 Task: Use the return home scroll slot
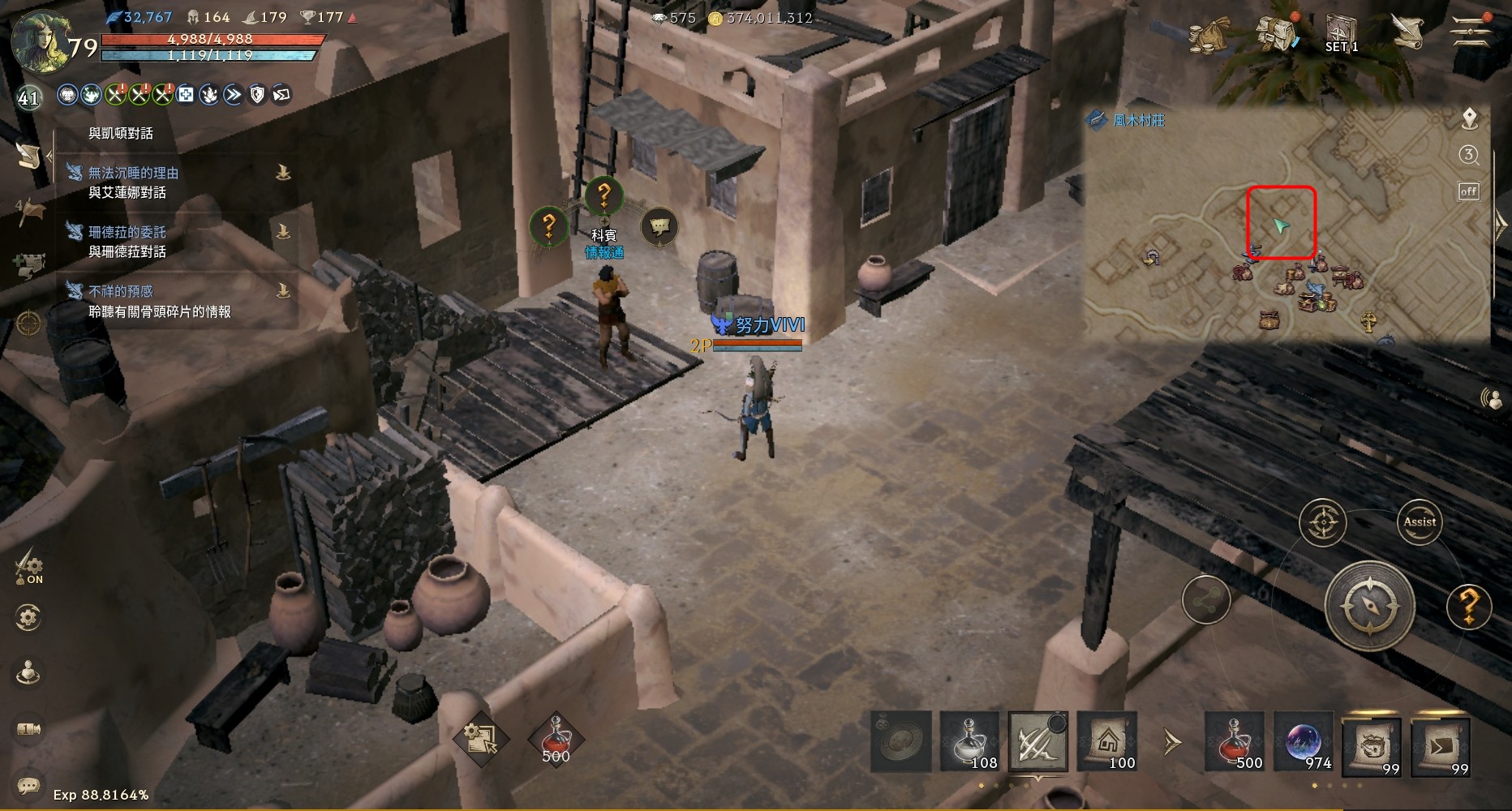pyautogui.click(x=1106, y=741)
